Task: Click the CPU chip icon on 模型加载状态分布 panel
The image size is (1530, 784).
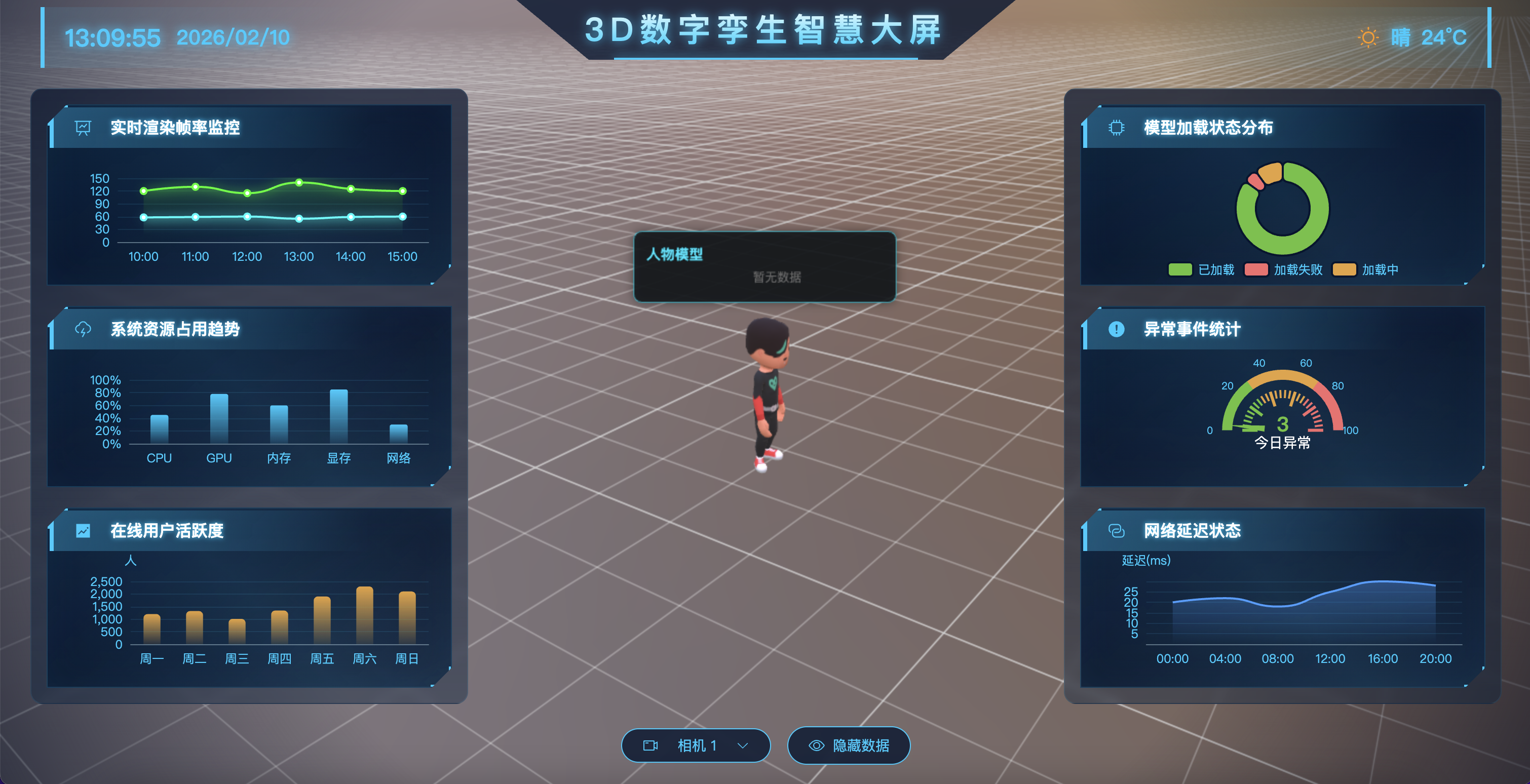Action: tap(1116, 127)
